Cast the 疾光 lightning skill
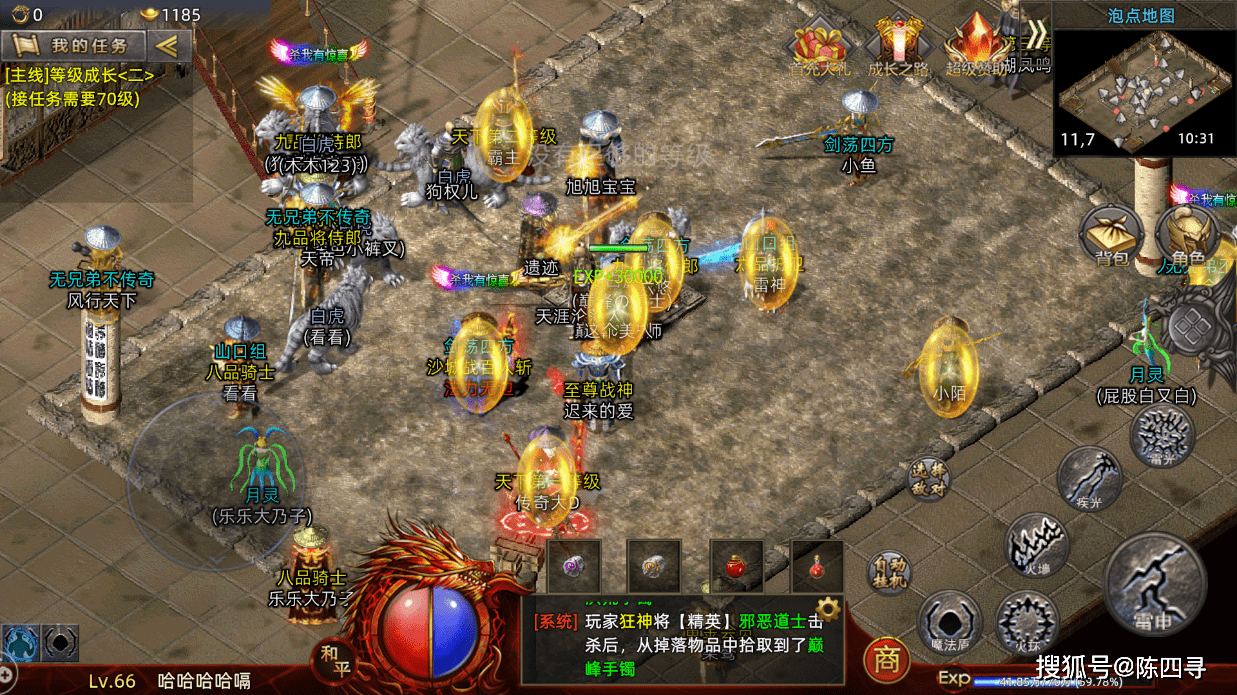Image resolution: width=1237 pixels, height=695 pixels. coord(1089,478)
